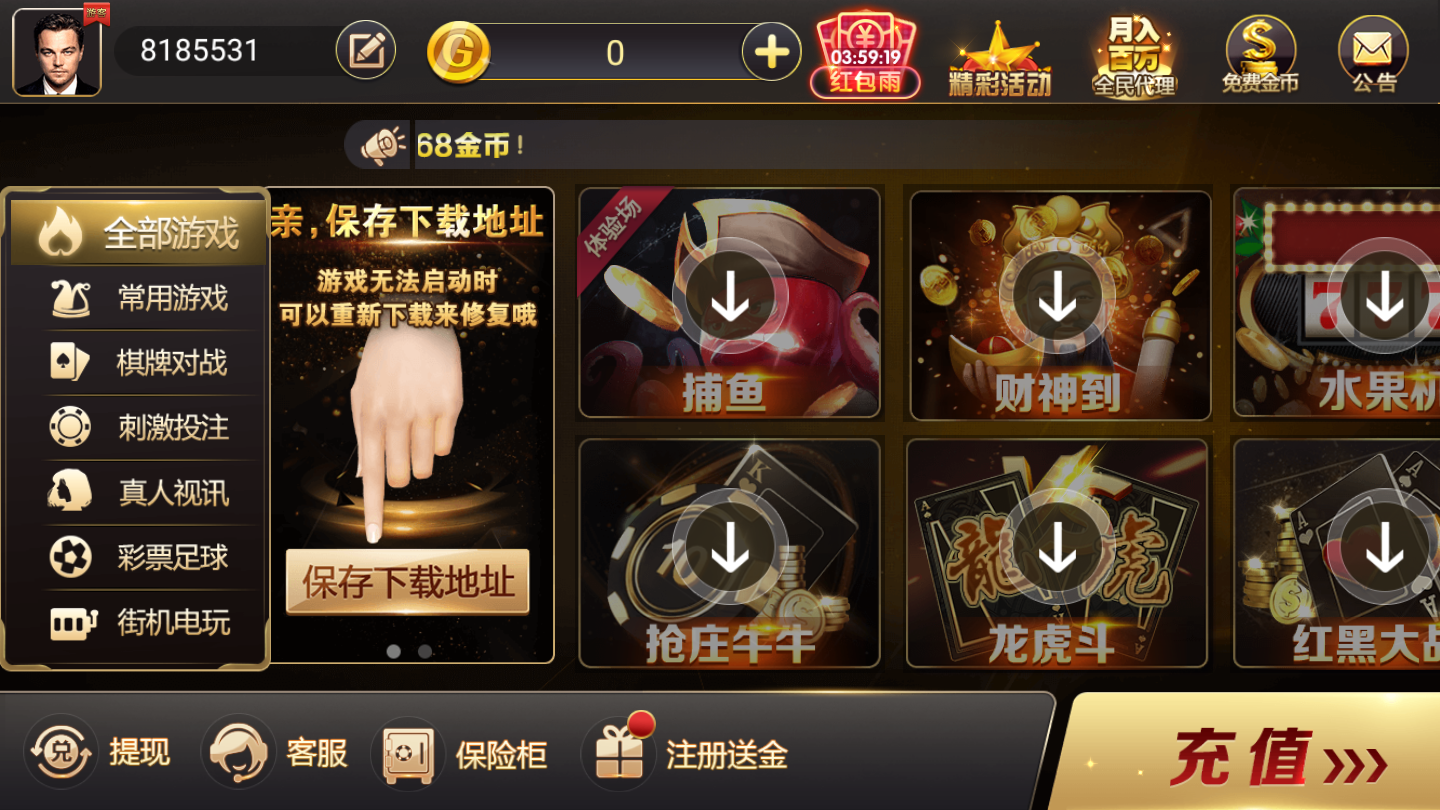Click the megaphone next to the scrolling notice
Screen dimensions: 1440x810
[383, 145]
